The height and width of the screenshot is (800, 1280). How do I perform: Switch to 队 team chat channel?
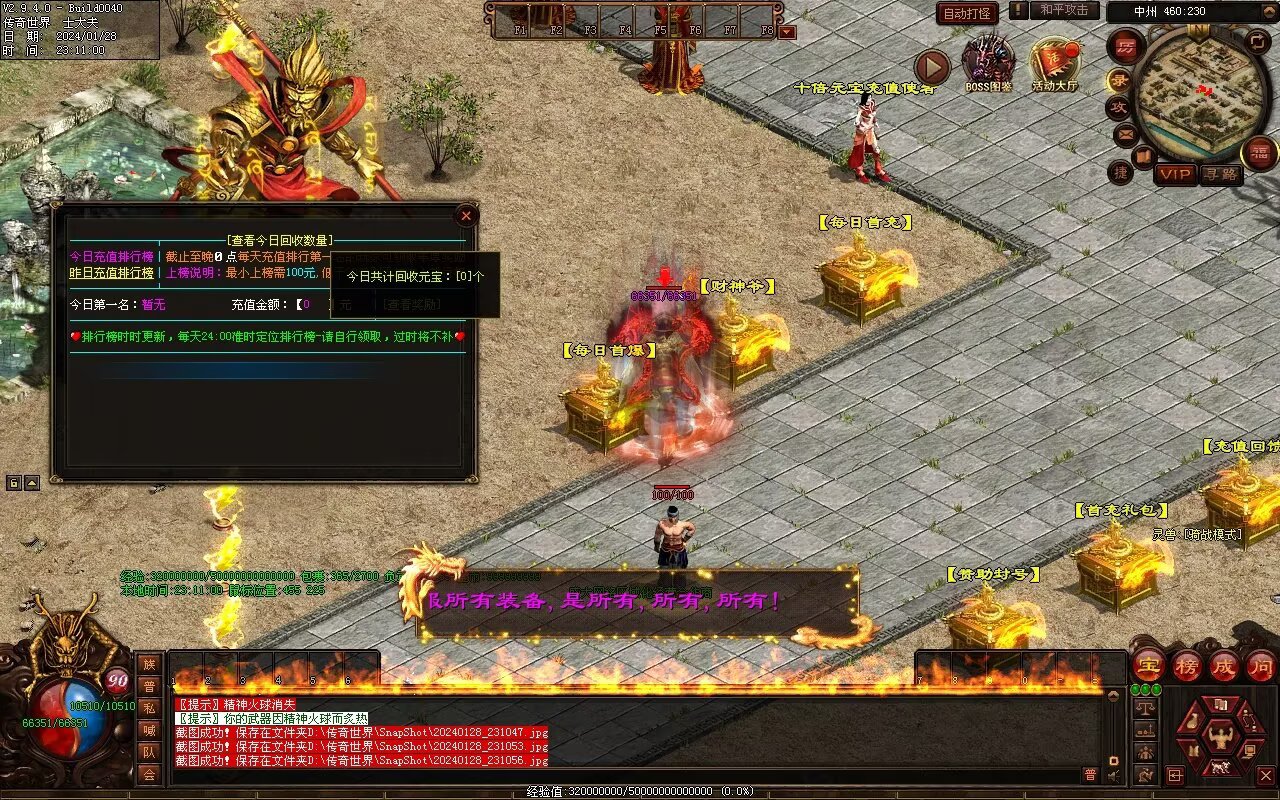pyautogui.click(x=149, y=752)
